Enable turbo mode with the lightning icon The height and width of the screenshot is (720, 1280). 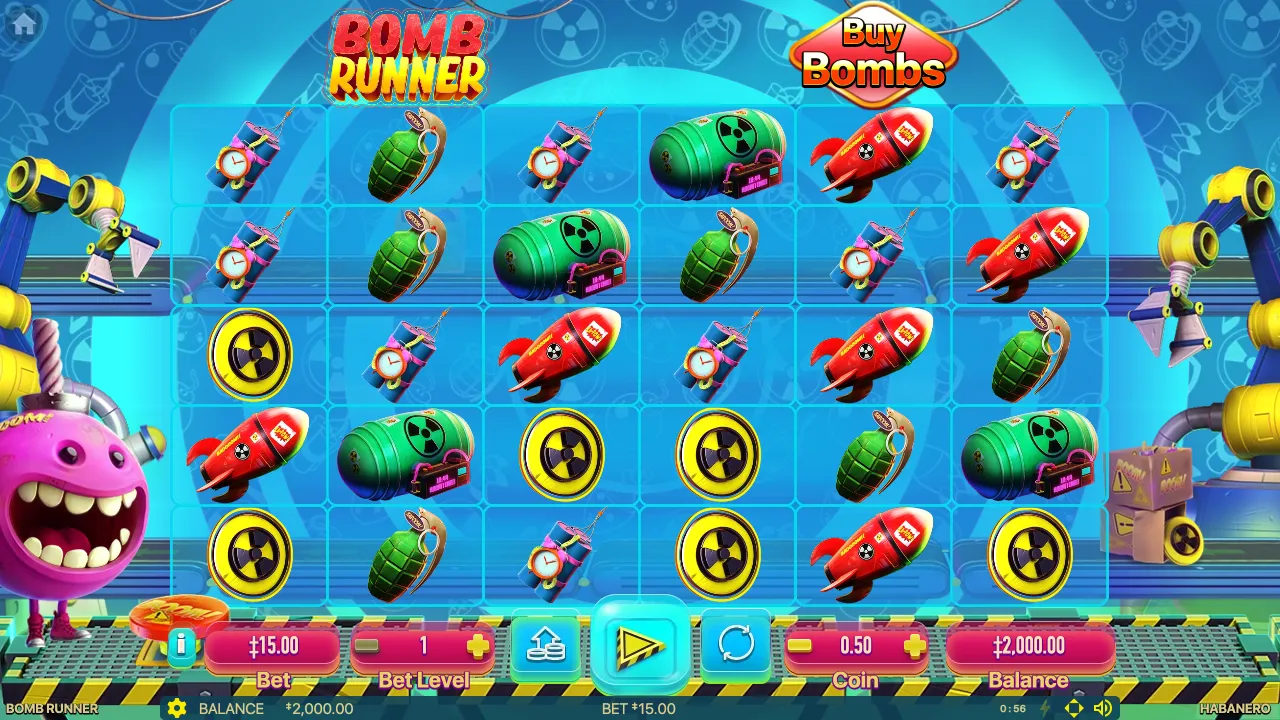(x=1044, y=708)
